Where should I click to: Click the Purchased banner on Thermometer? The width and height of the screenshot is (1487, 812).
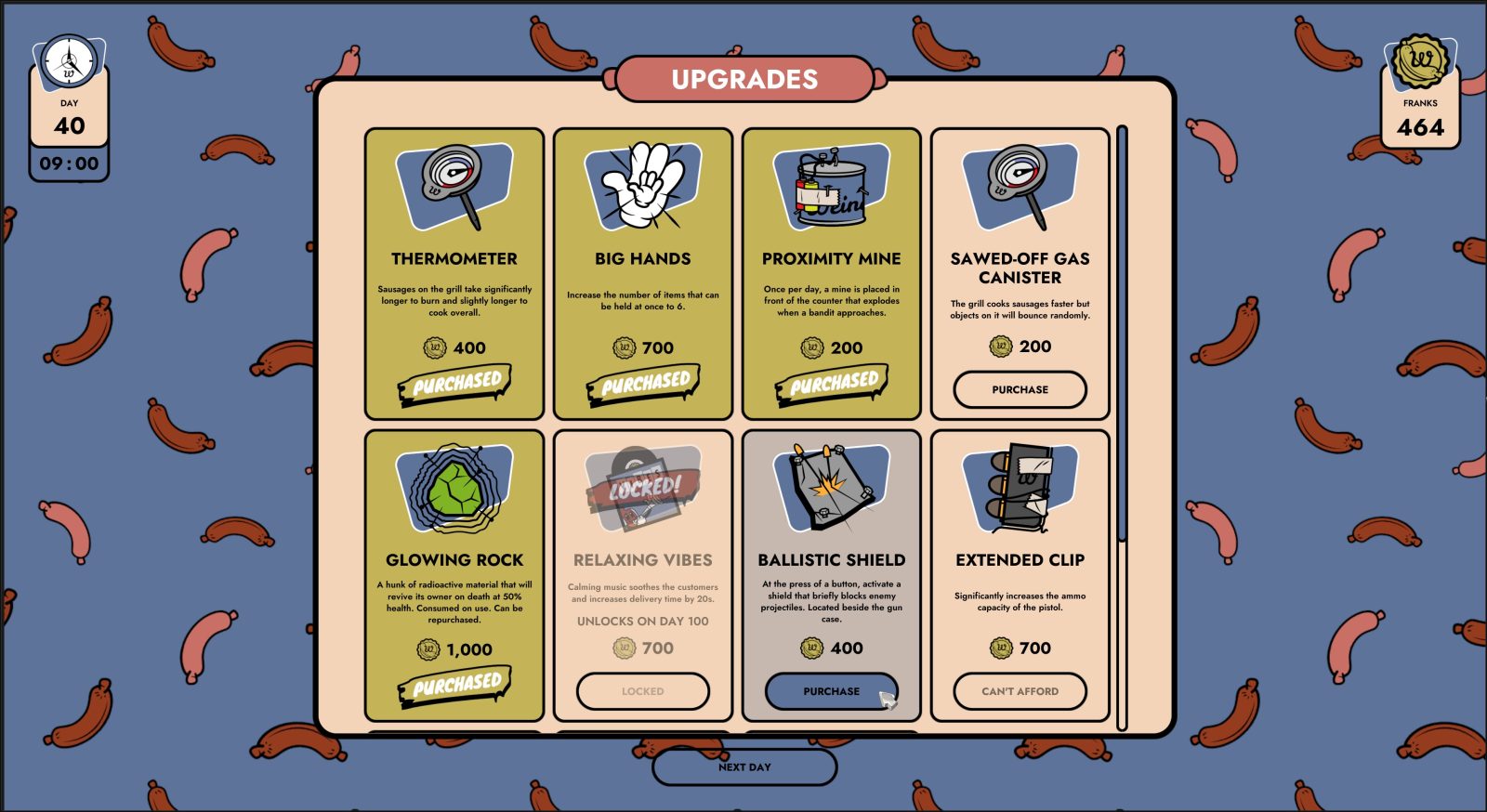click(x=456, y=383)
